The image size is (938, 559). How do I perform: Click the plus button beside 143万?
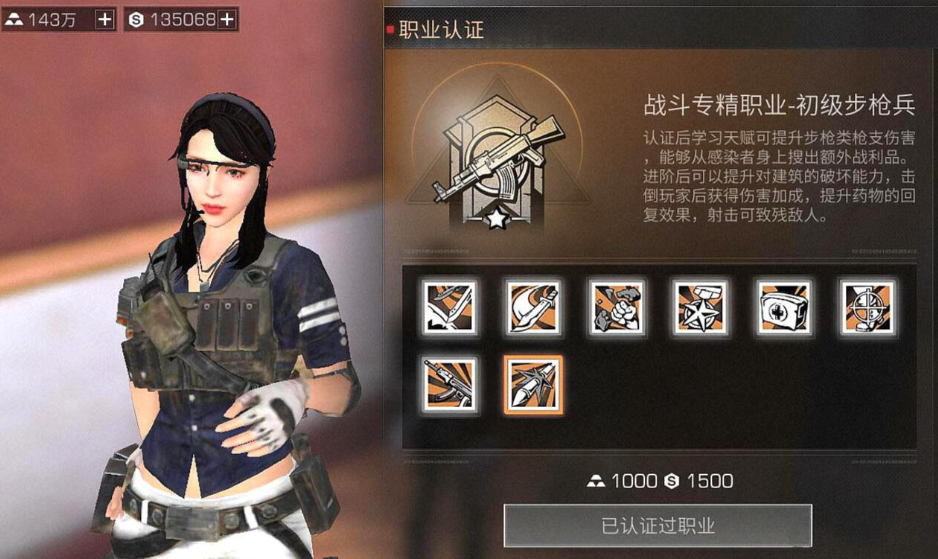coord(105,19)
